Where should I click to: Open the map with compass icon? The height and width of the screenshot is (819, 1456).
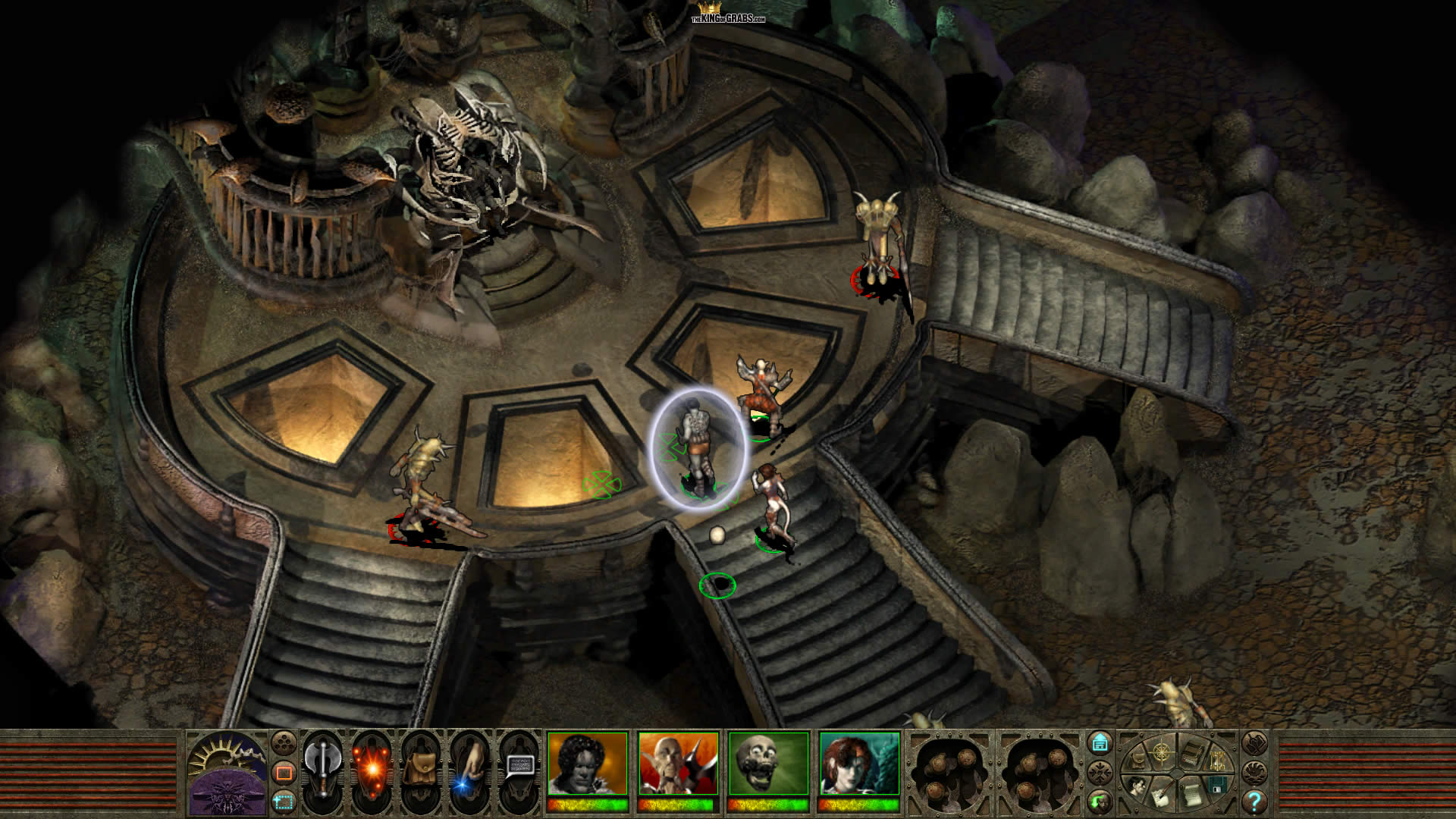1162,754
